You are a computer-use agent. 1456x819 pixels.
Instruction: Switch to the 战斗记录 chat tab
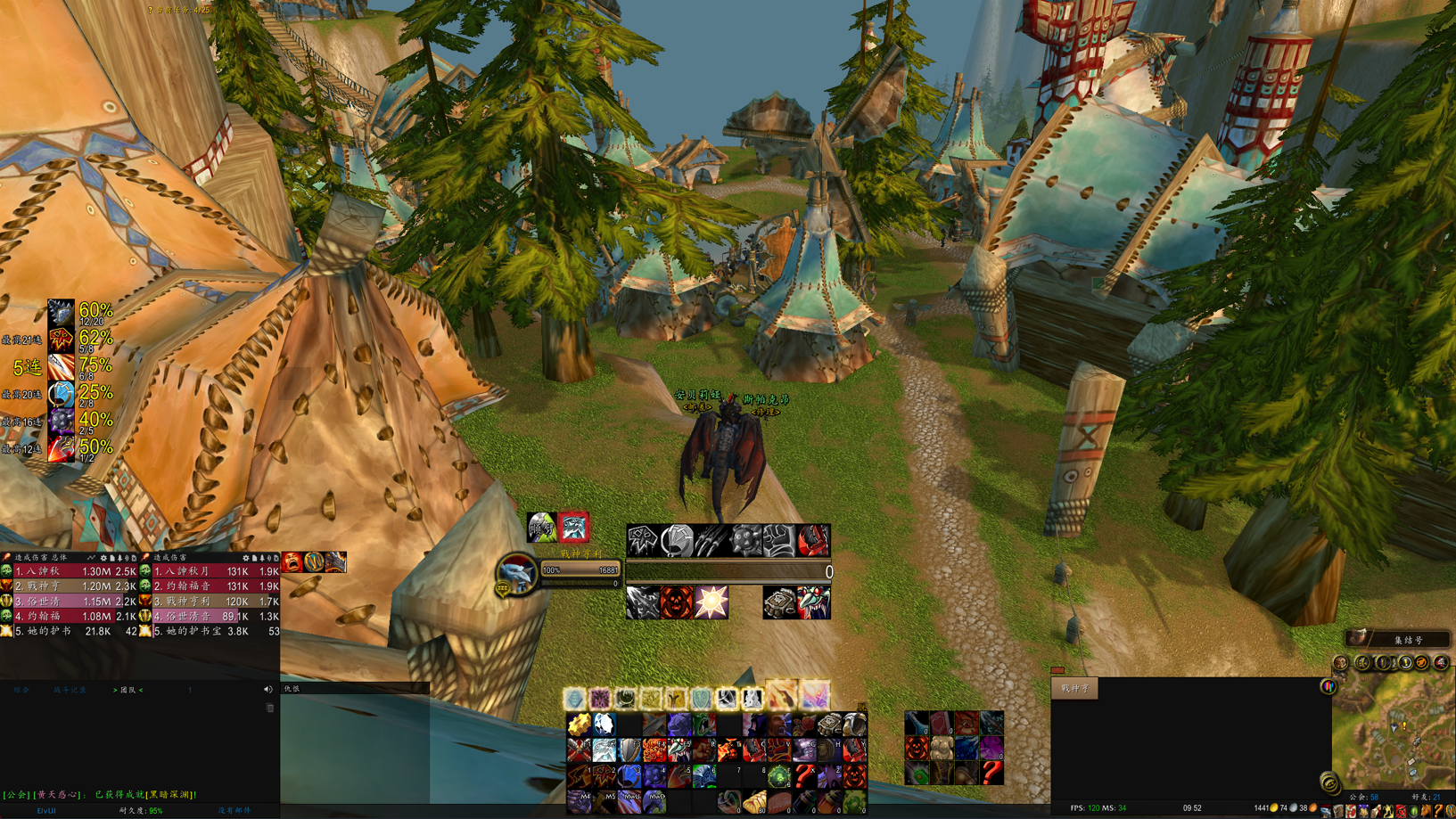[70, 690]
